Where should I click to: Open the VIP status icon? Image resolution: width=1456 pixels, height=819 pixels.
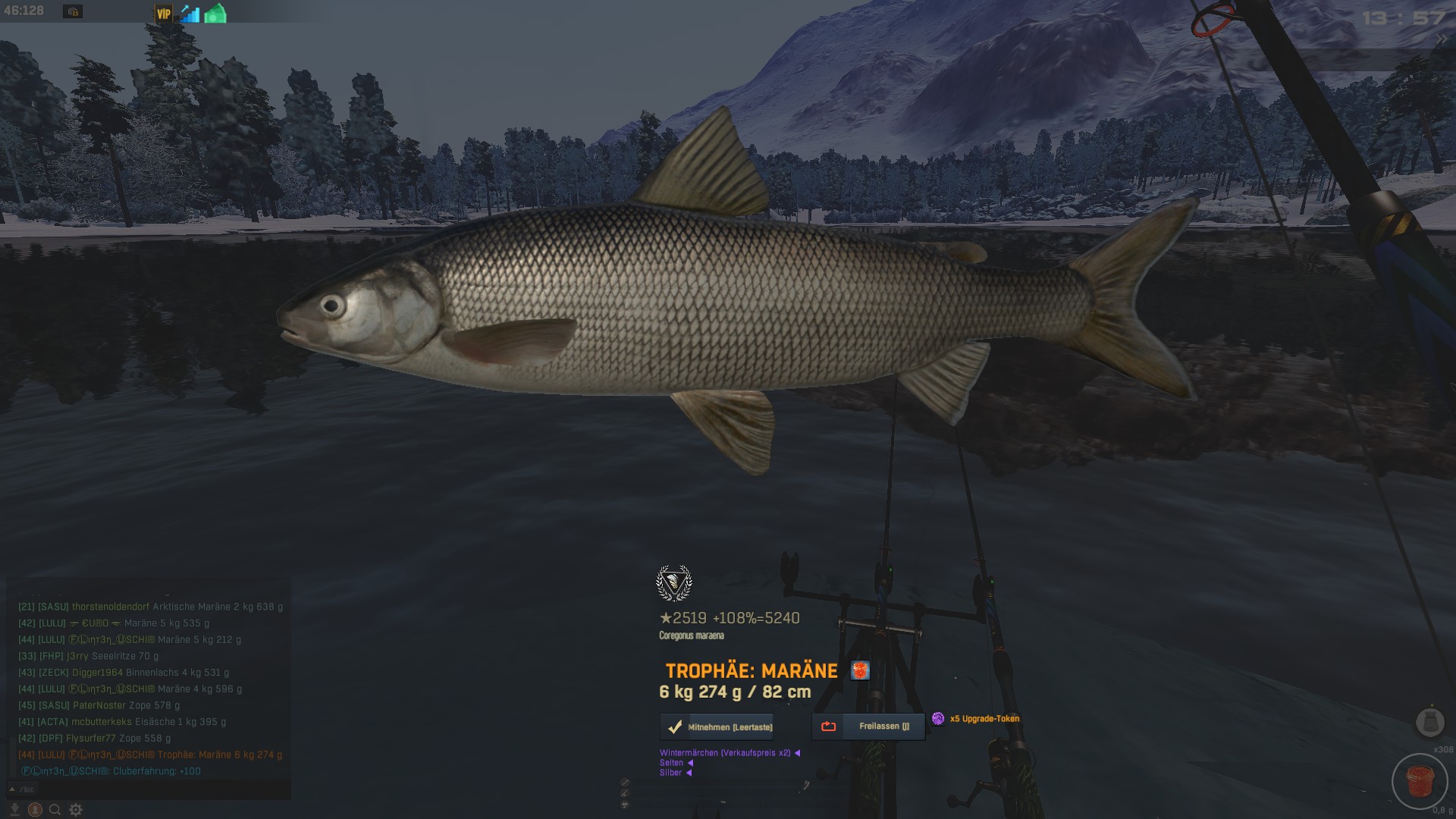[164, 14]
